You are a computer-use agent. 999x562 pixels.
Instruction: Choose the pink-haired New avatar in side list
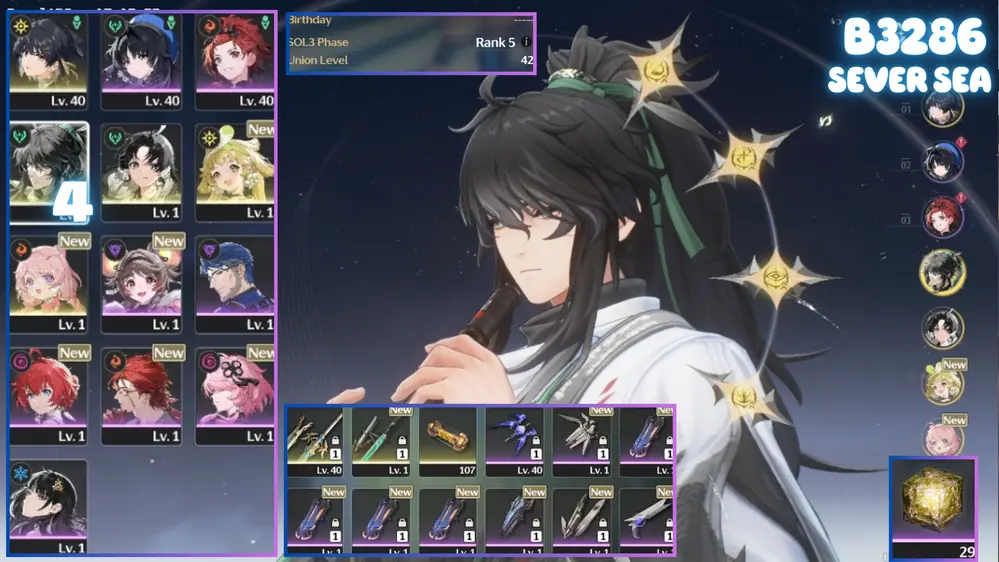[x=942, y=438]
